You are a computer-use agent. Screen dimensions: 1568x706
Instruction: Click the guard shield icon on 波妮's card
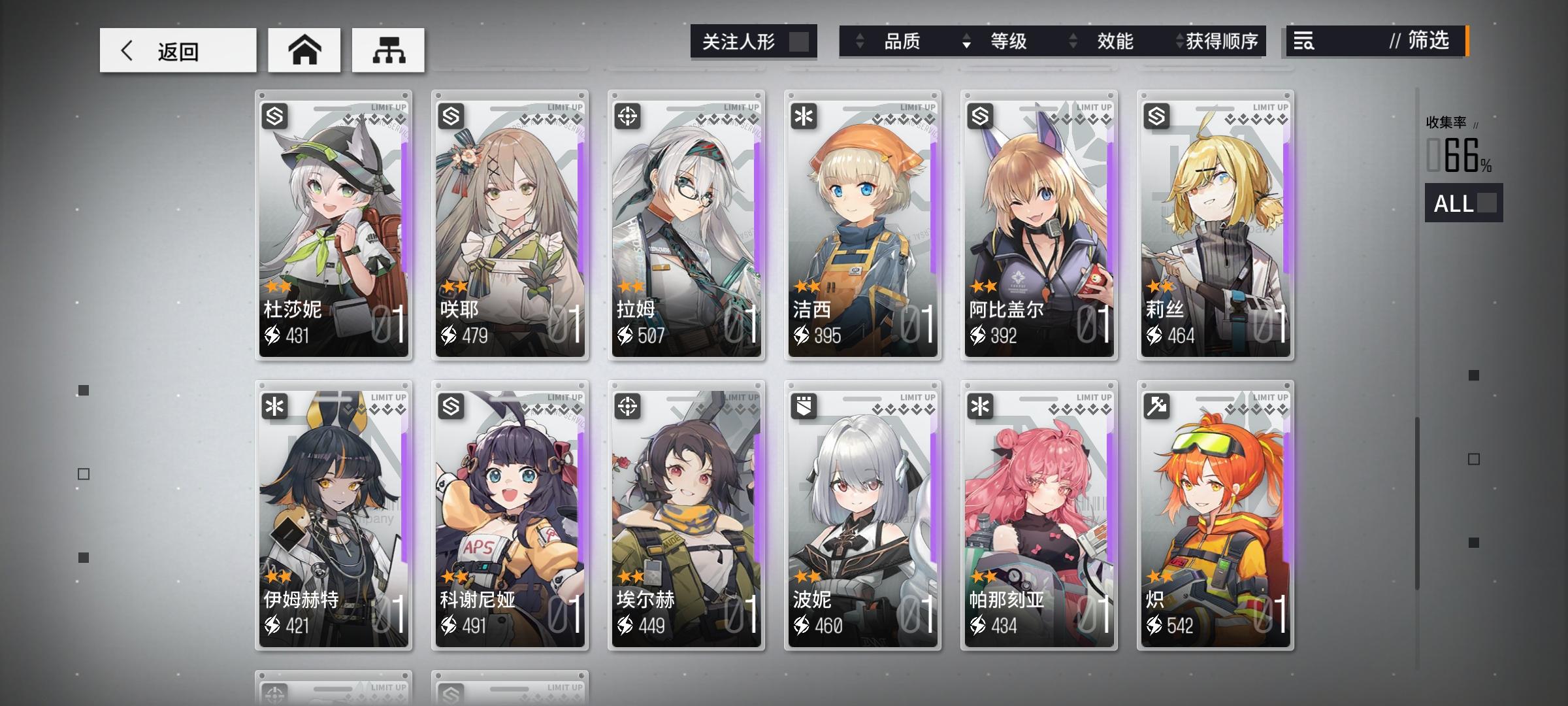pyautogui.click(x=805, y=407)
